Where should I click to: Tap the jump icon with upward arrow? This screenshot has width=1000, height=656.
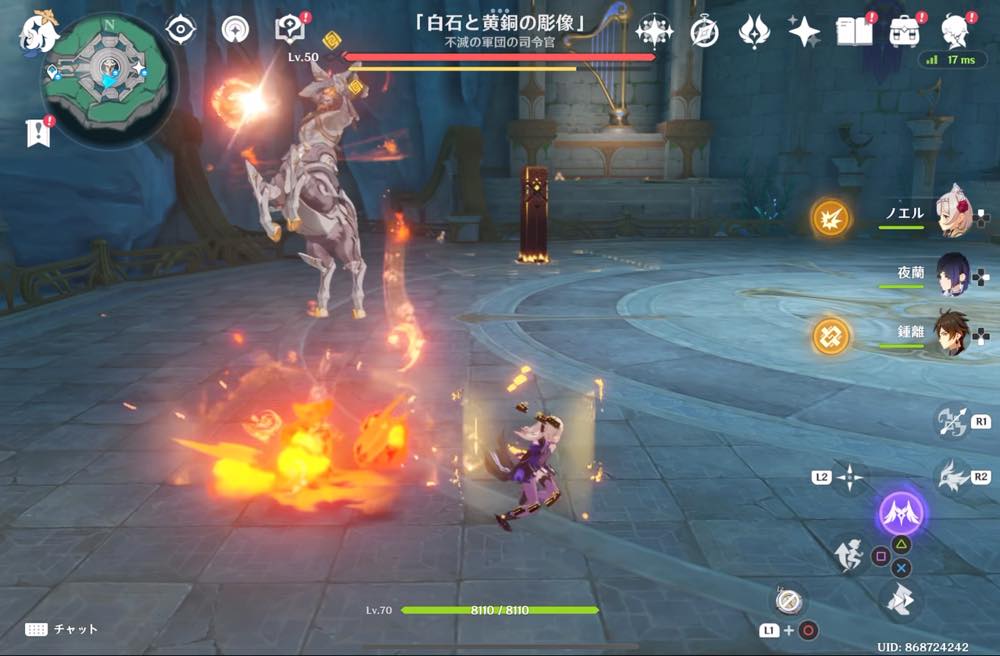point(850,555)
